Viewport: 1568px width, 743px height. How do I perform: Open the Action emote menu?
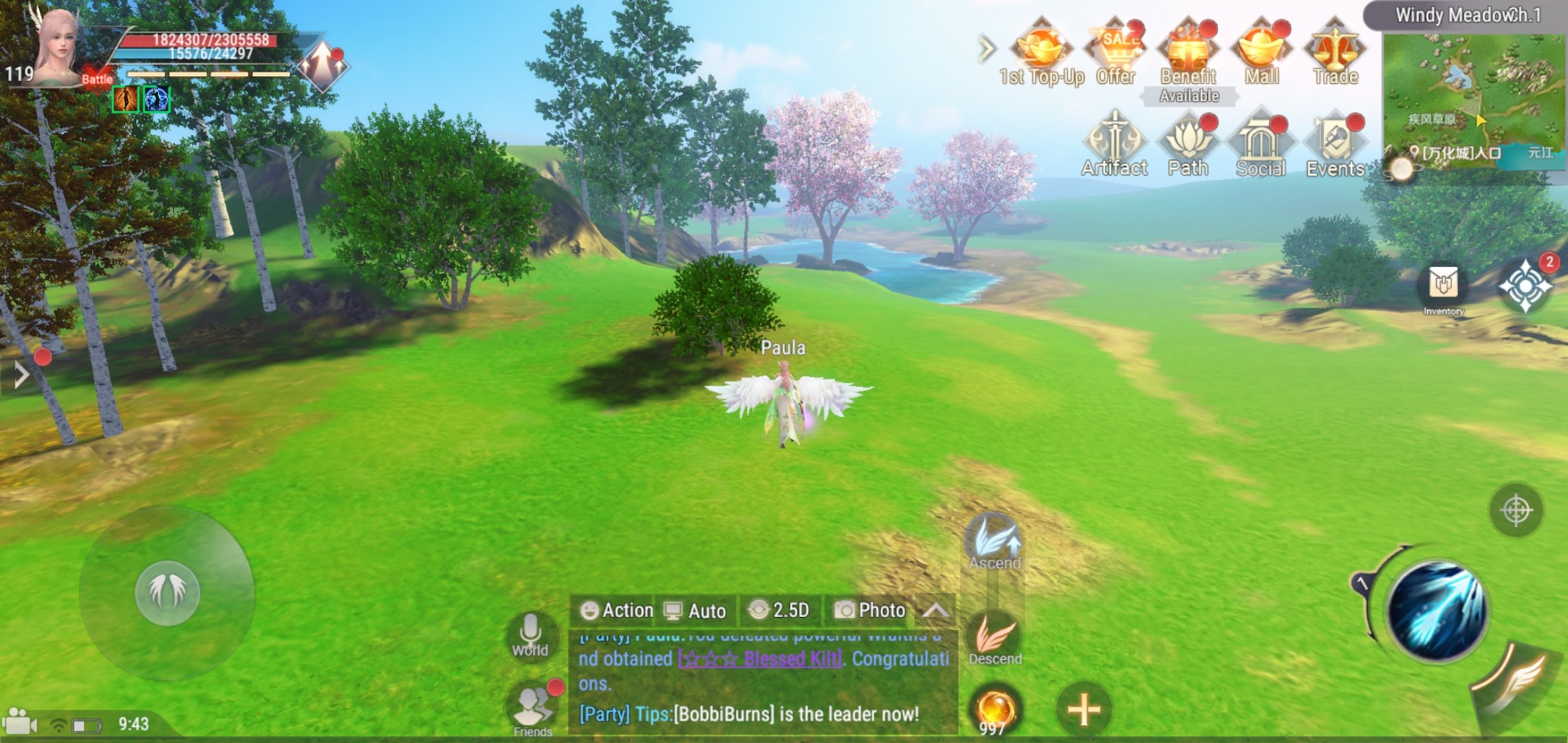(x=616, y=610)
